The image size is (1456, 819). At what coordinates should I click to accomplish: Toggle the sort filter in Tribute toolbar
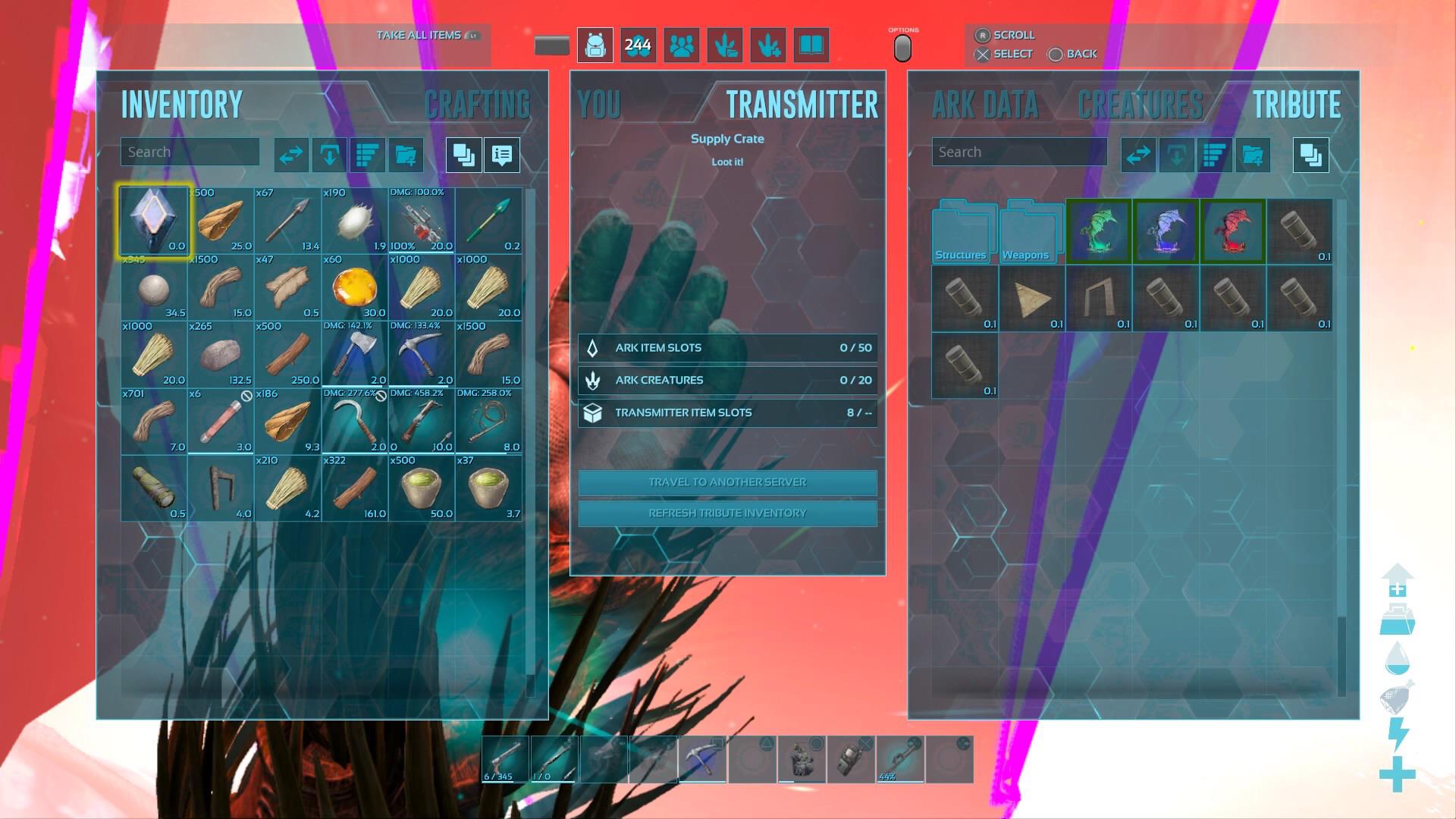1214,155
